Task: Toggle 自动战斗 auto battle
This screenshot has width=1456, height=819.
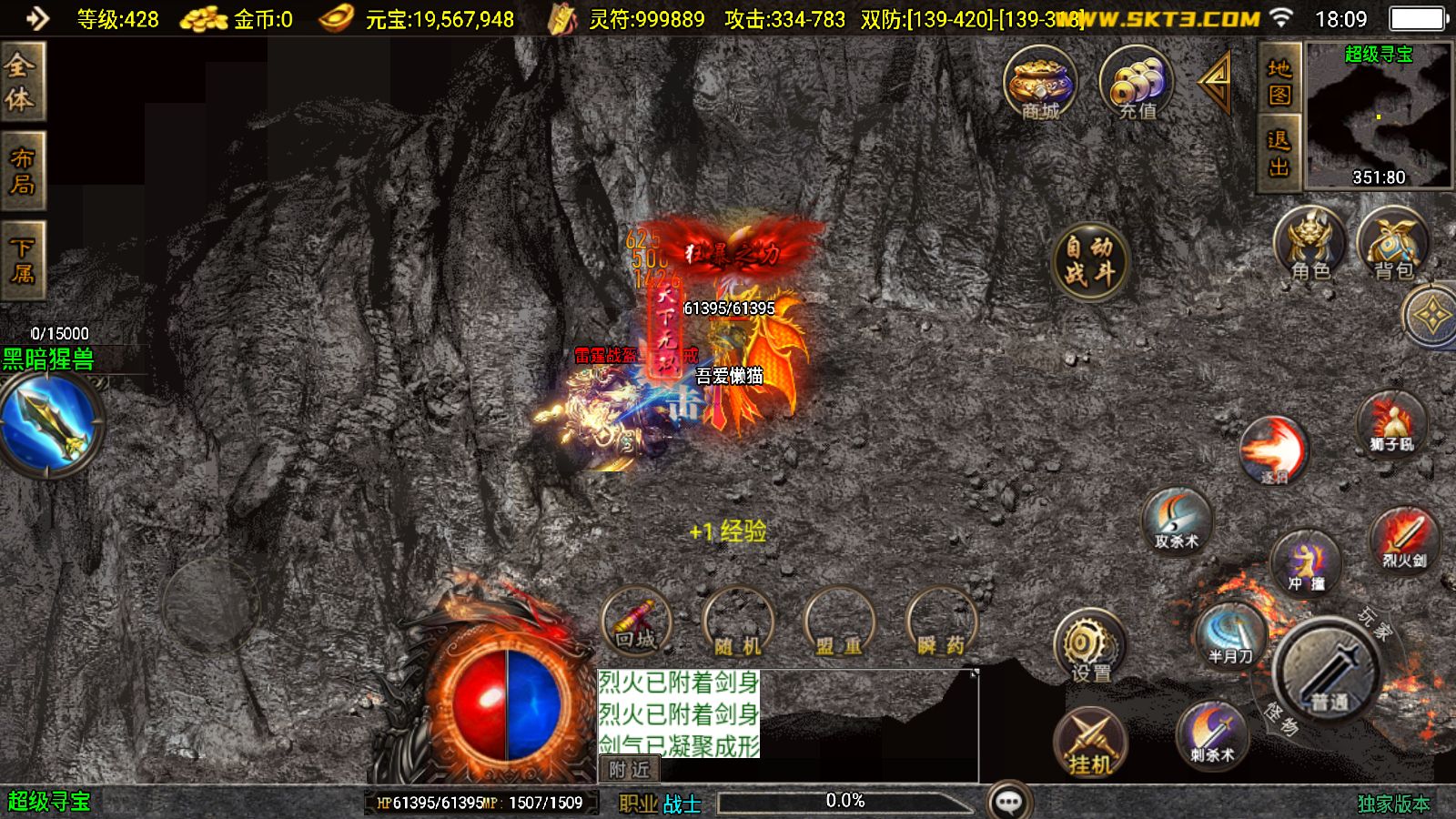Action: (1089, 260)
